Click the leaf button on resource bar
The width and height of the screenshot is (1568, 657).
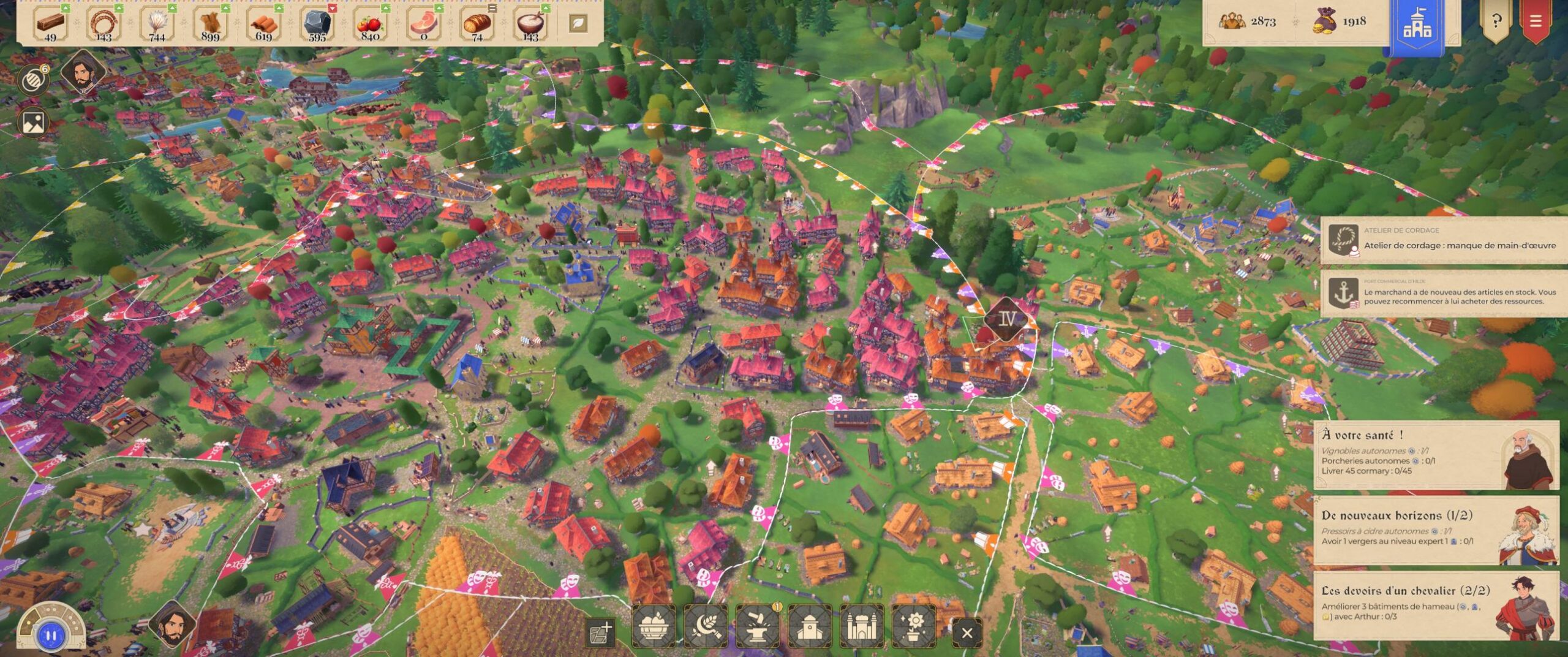tap(578, 24)
